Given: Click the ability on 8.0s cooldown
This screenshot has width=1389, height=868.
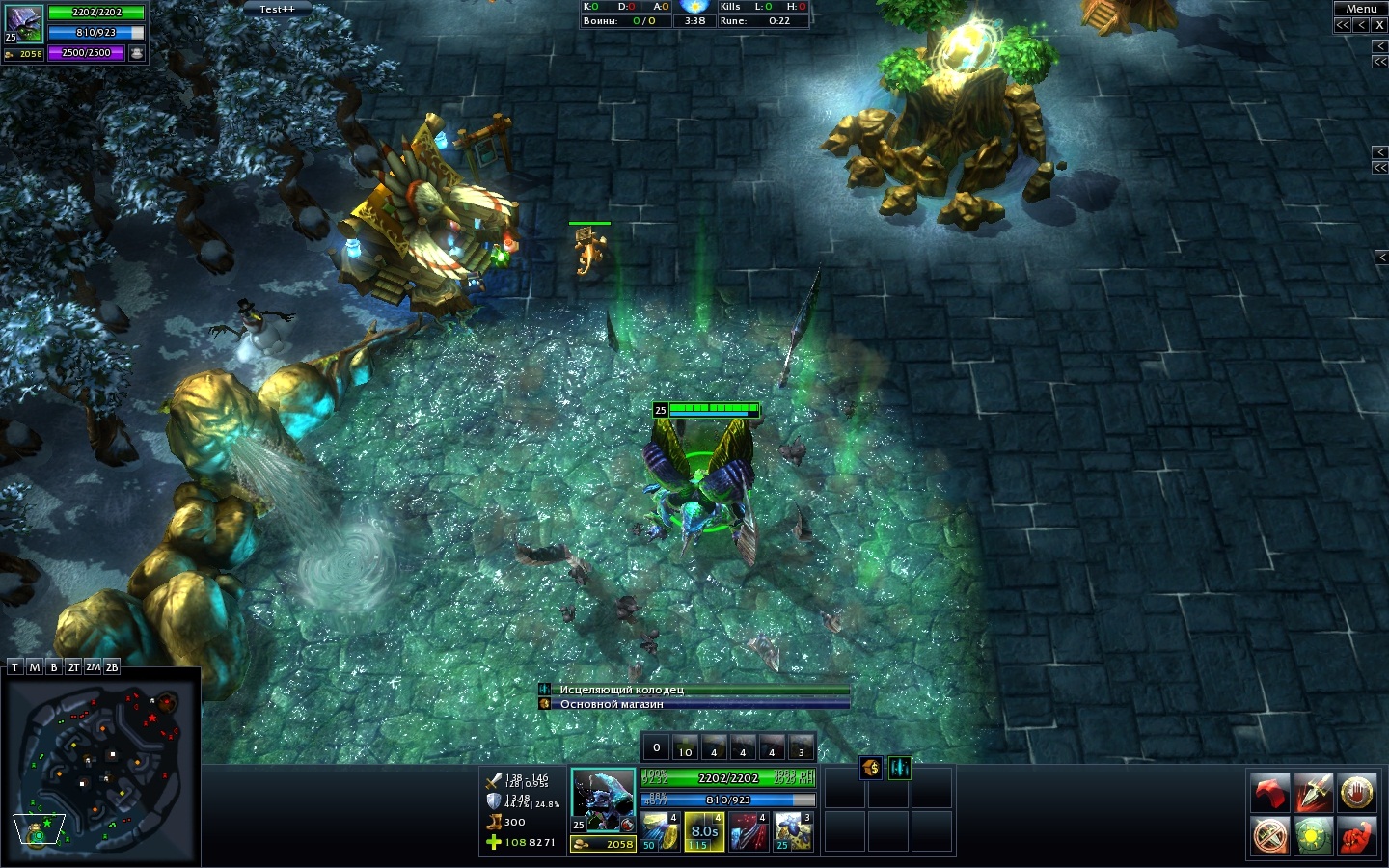Looking at the screenshot, I should pos(704,831).
